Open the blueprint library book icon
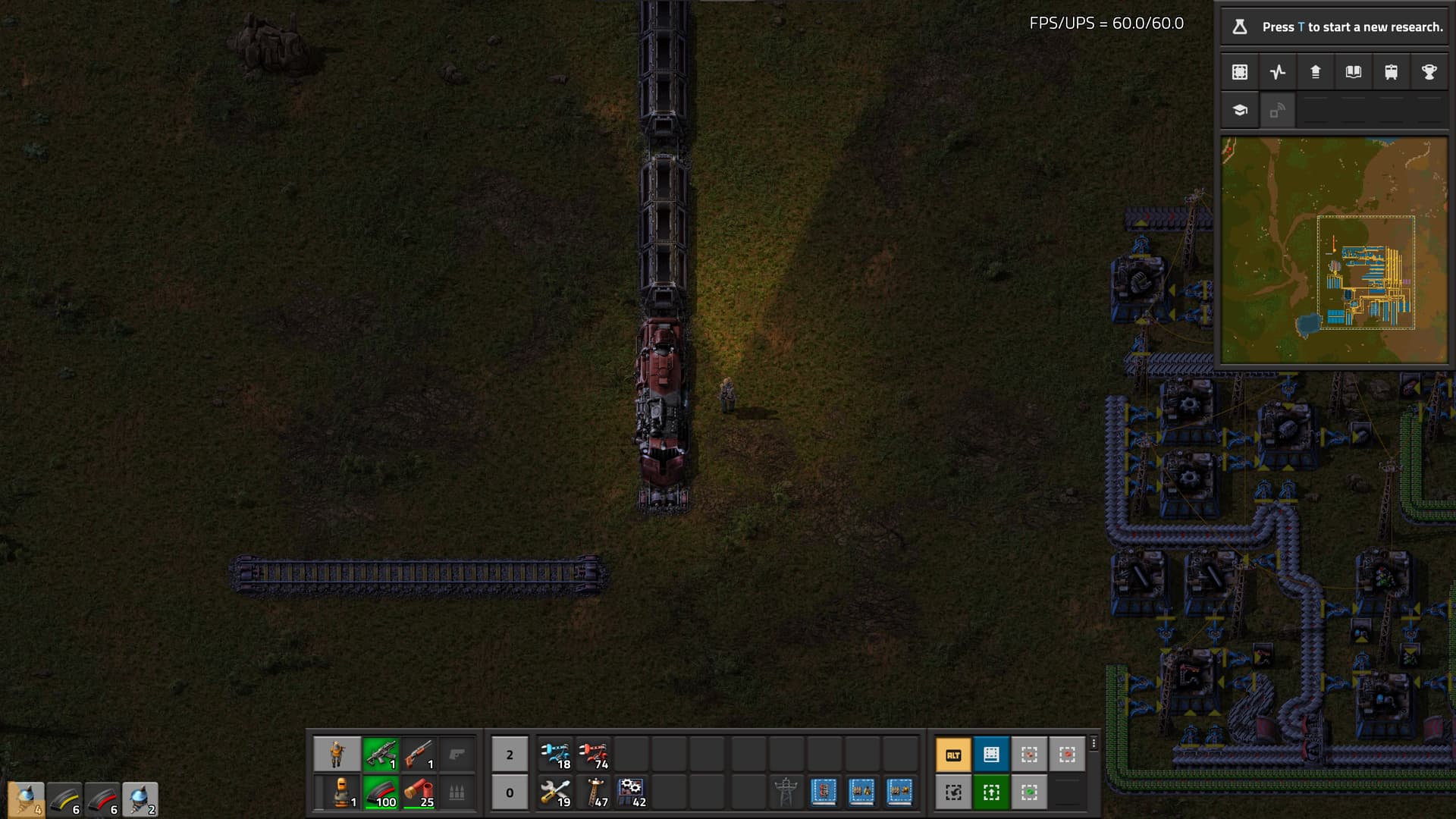This screenshot has width=1456, height=819. (x=1354, y=72)
